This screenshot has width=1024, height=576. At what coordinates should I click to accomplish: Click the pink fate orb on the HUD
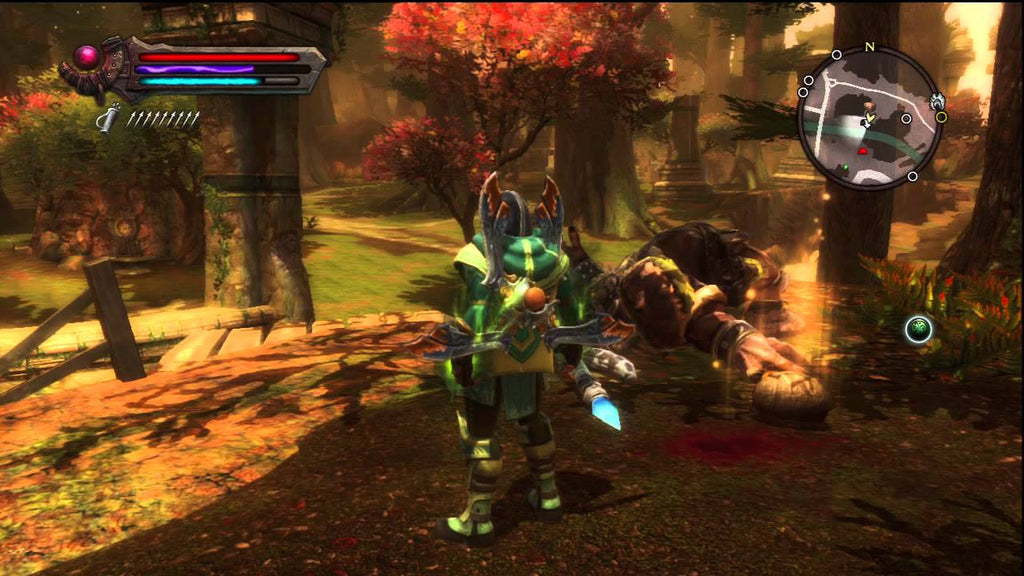point(87,55)
